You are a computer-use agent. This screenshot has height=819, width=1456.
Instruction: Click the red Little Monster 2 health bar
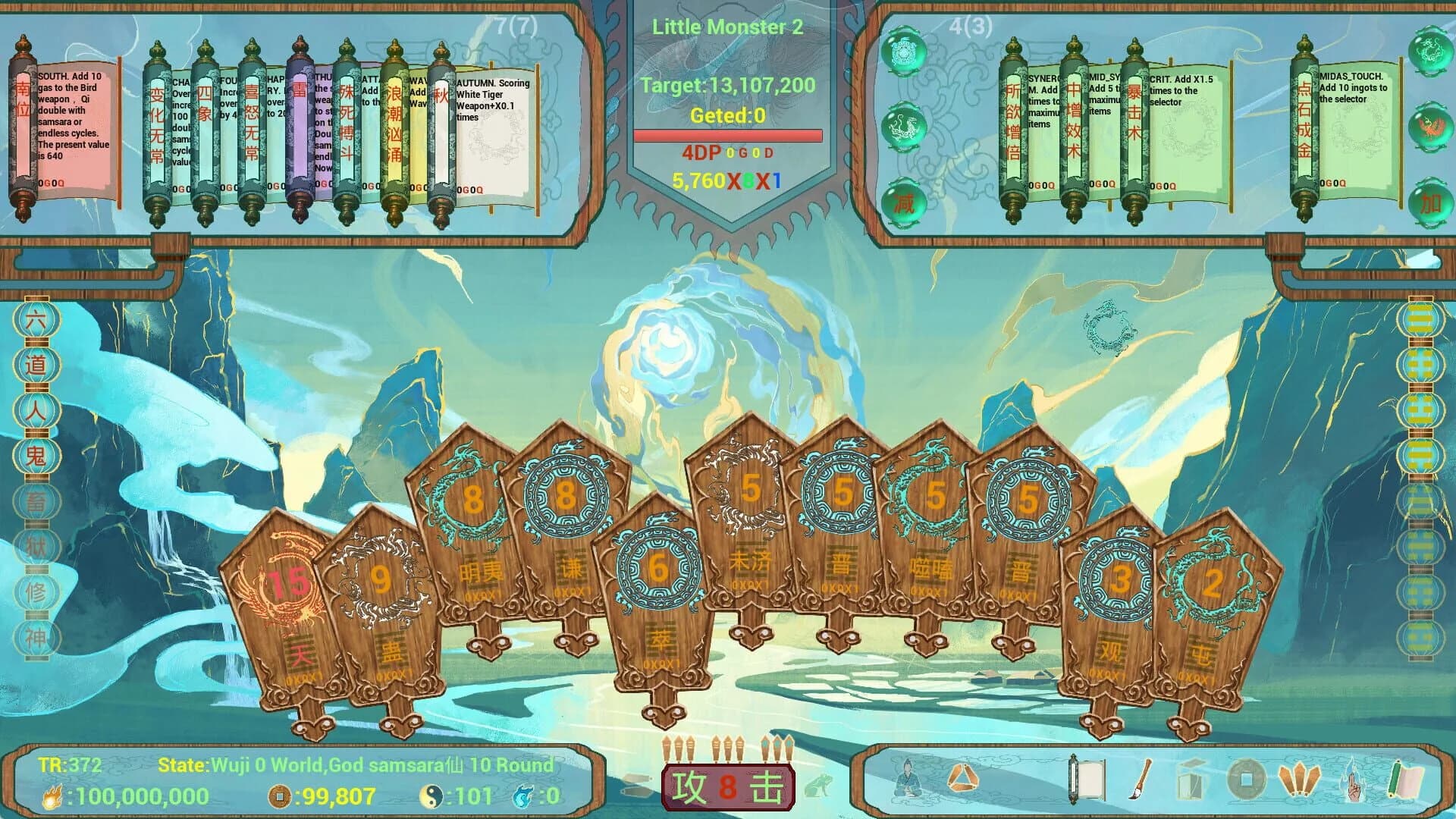coord(728,133)
